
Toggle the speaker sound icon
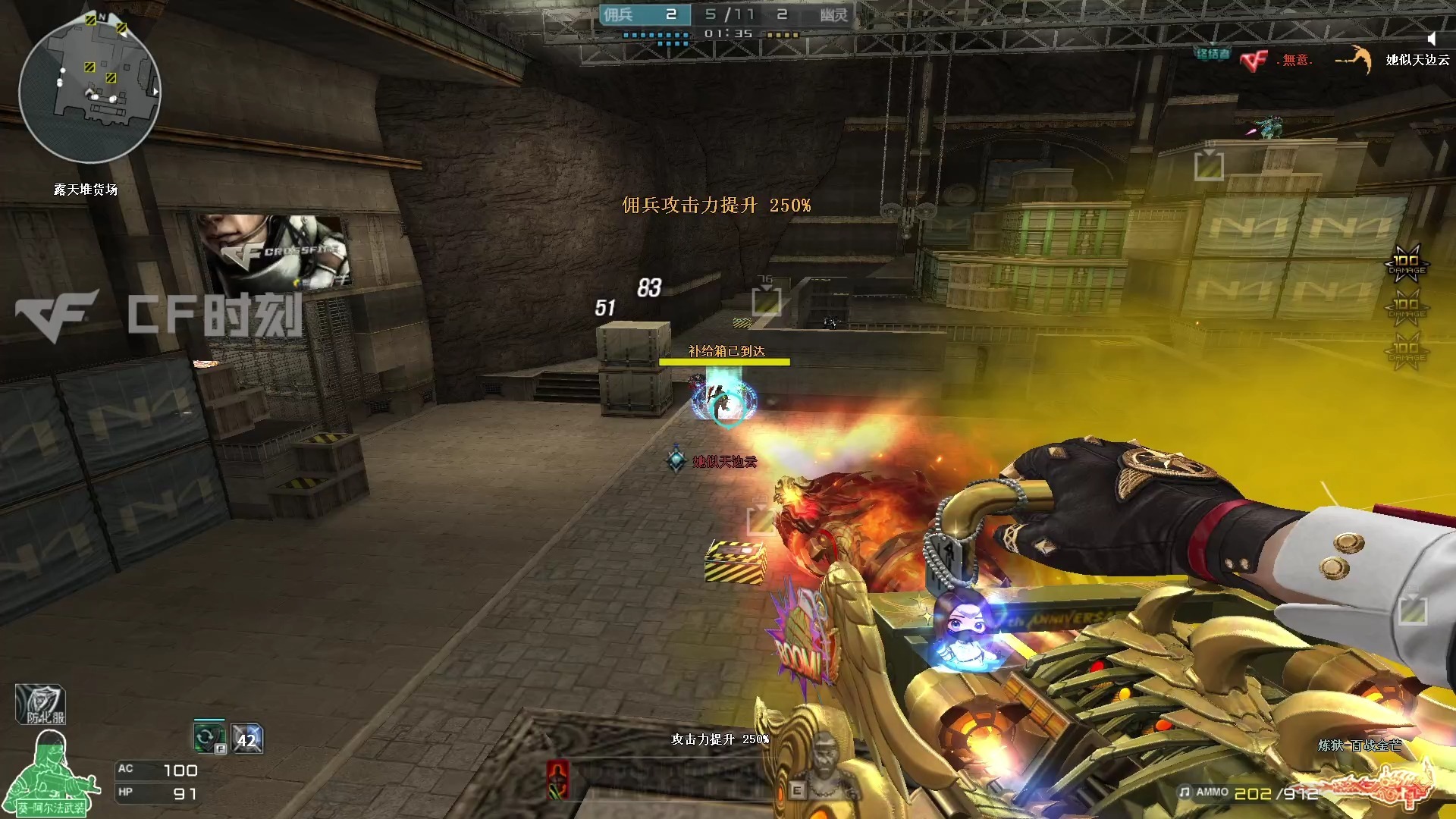pyautogui.click(x=1431, y=39)
